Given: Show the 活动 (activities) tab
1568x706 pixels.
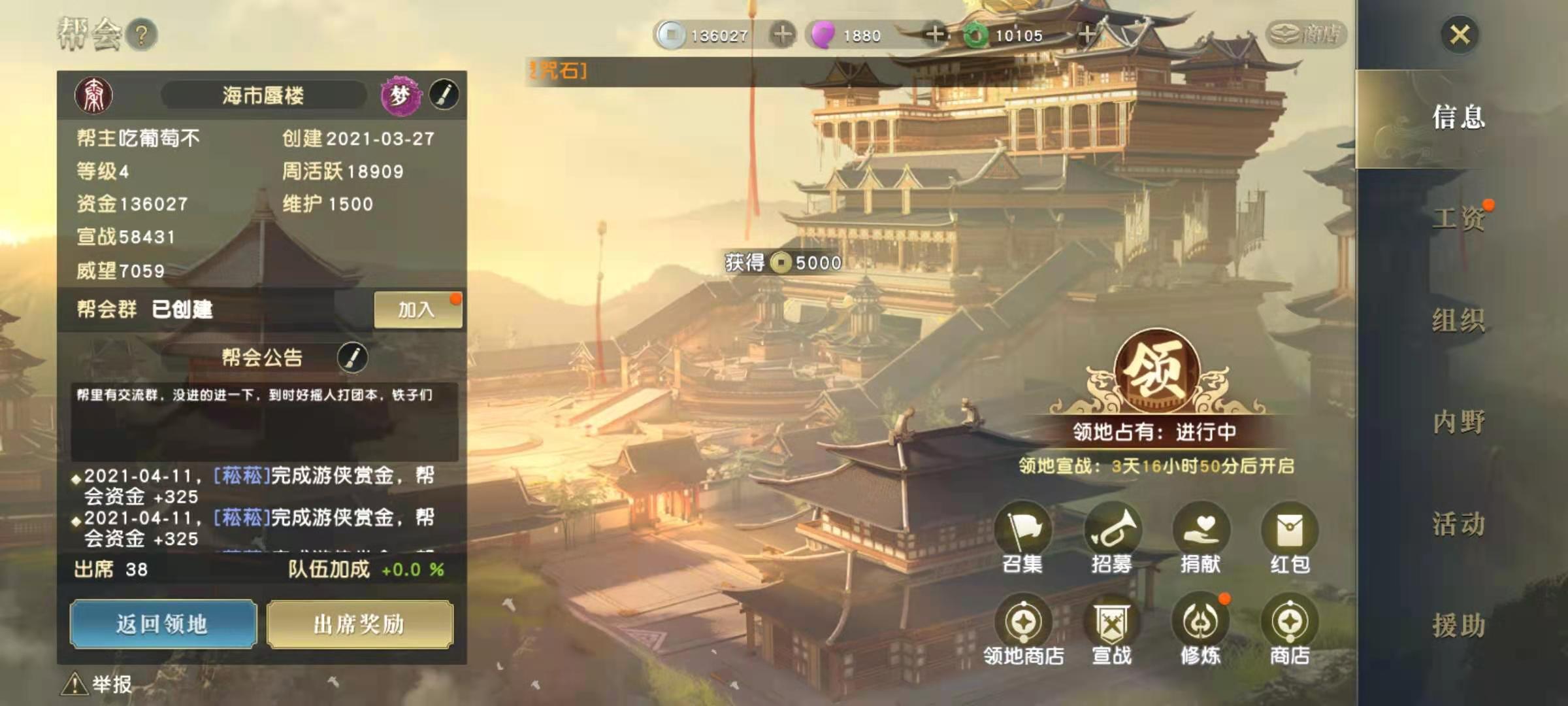Looking at the screenshot, I should pyautogui.click(x=1458, y=524).
